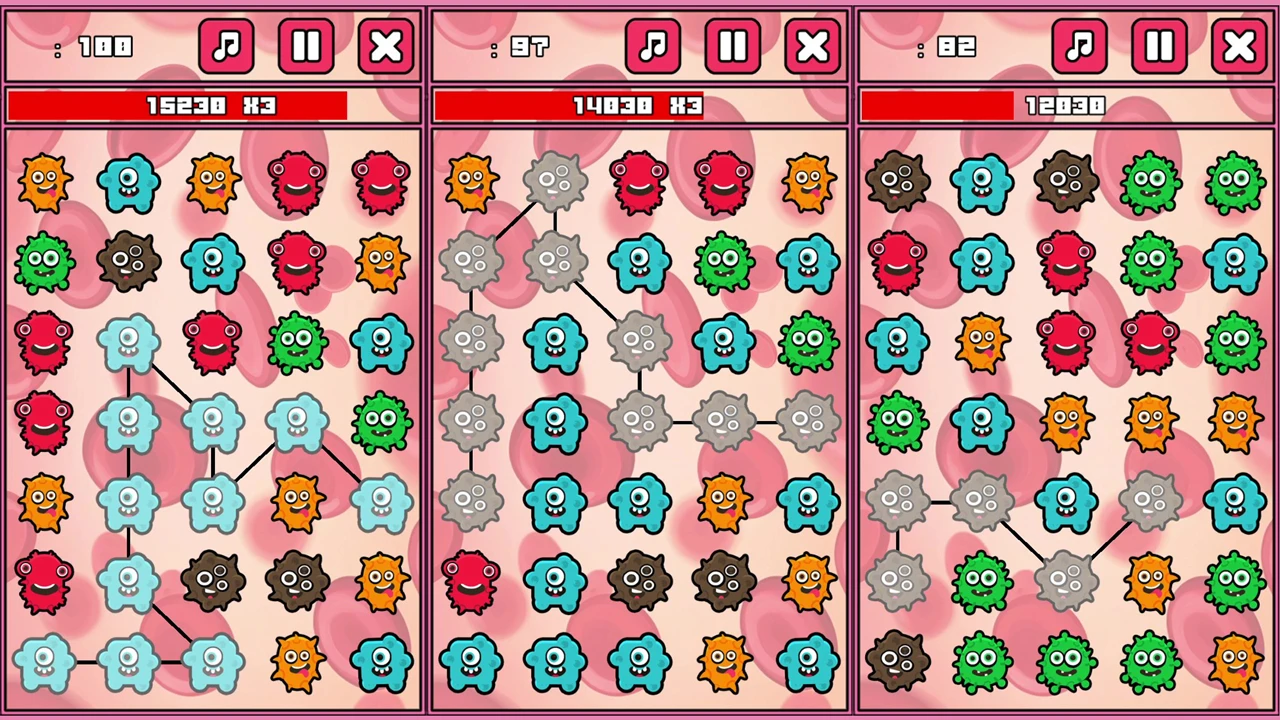
Task: Click the timer showing 97 seconds
Action: click(x=530, y=47)
